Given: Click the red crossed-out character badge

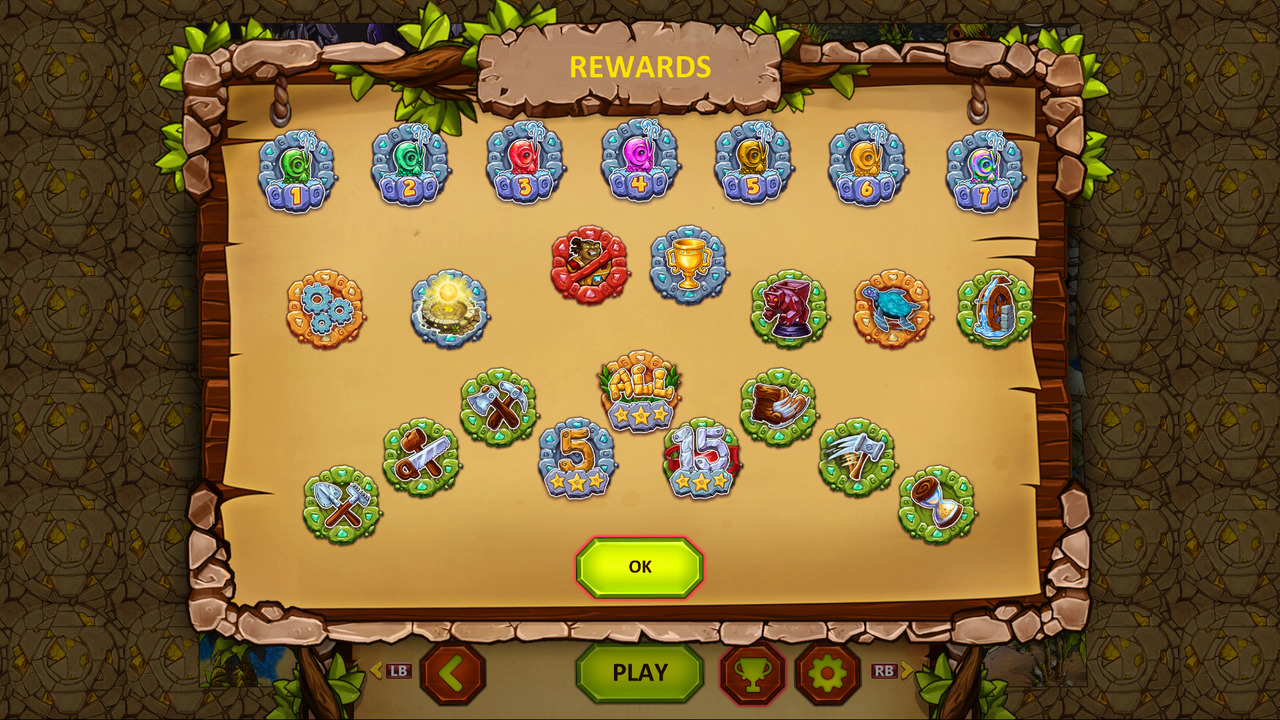Looking at the screenshot, I should (590, 264).
